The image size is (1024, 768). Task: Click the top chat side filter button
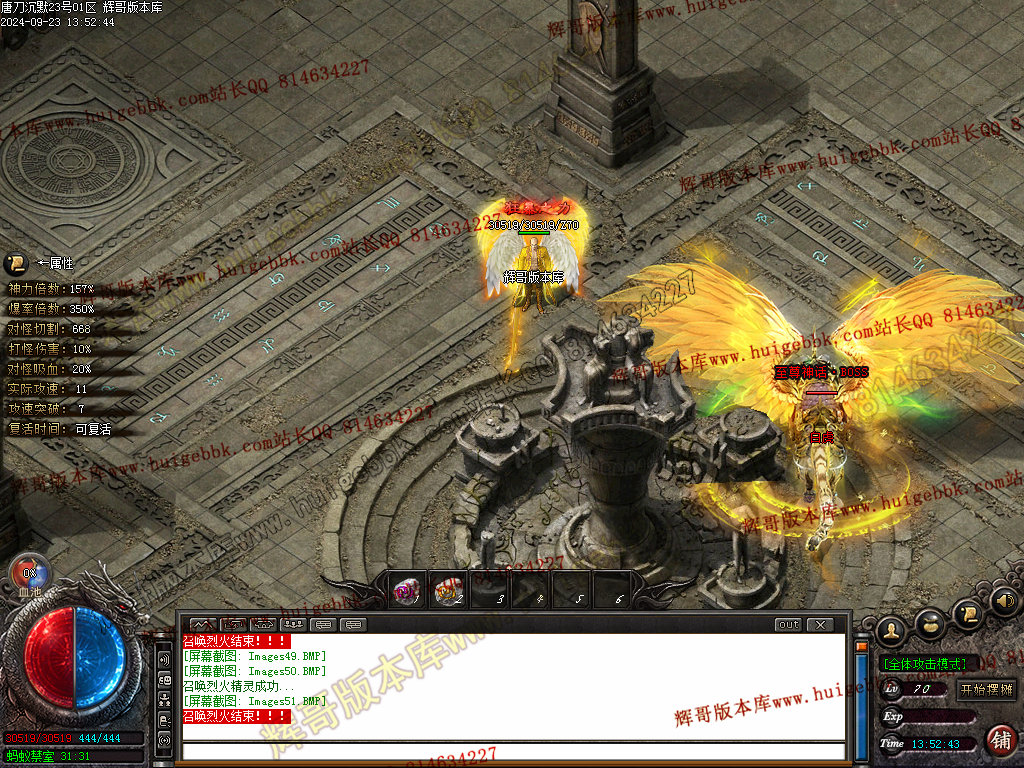click(164, 661)
